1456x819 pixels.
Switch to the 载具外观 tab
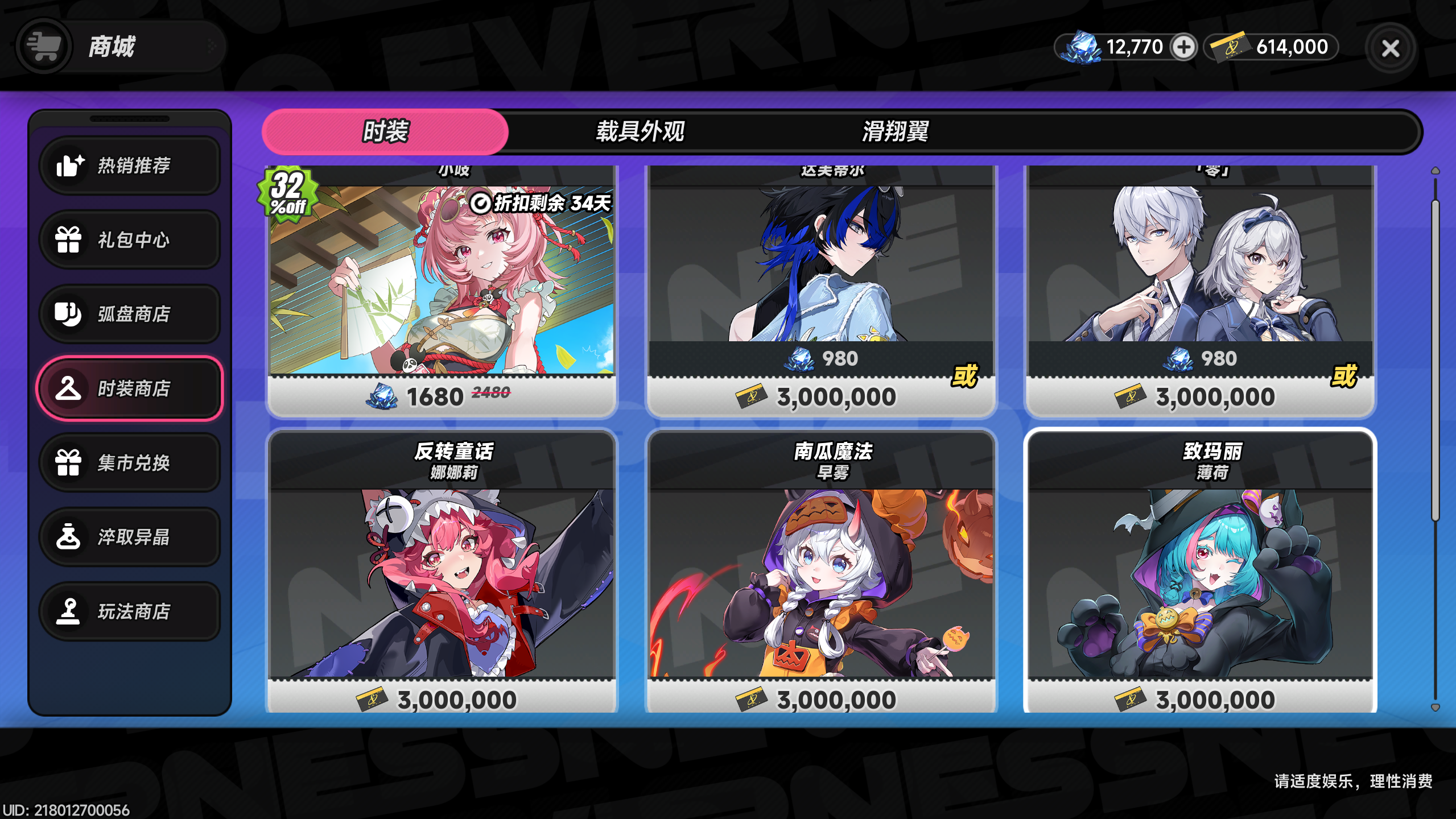click(x=640, y=131)
